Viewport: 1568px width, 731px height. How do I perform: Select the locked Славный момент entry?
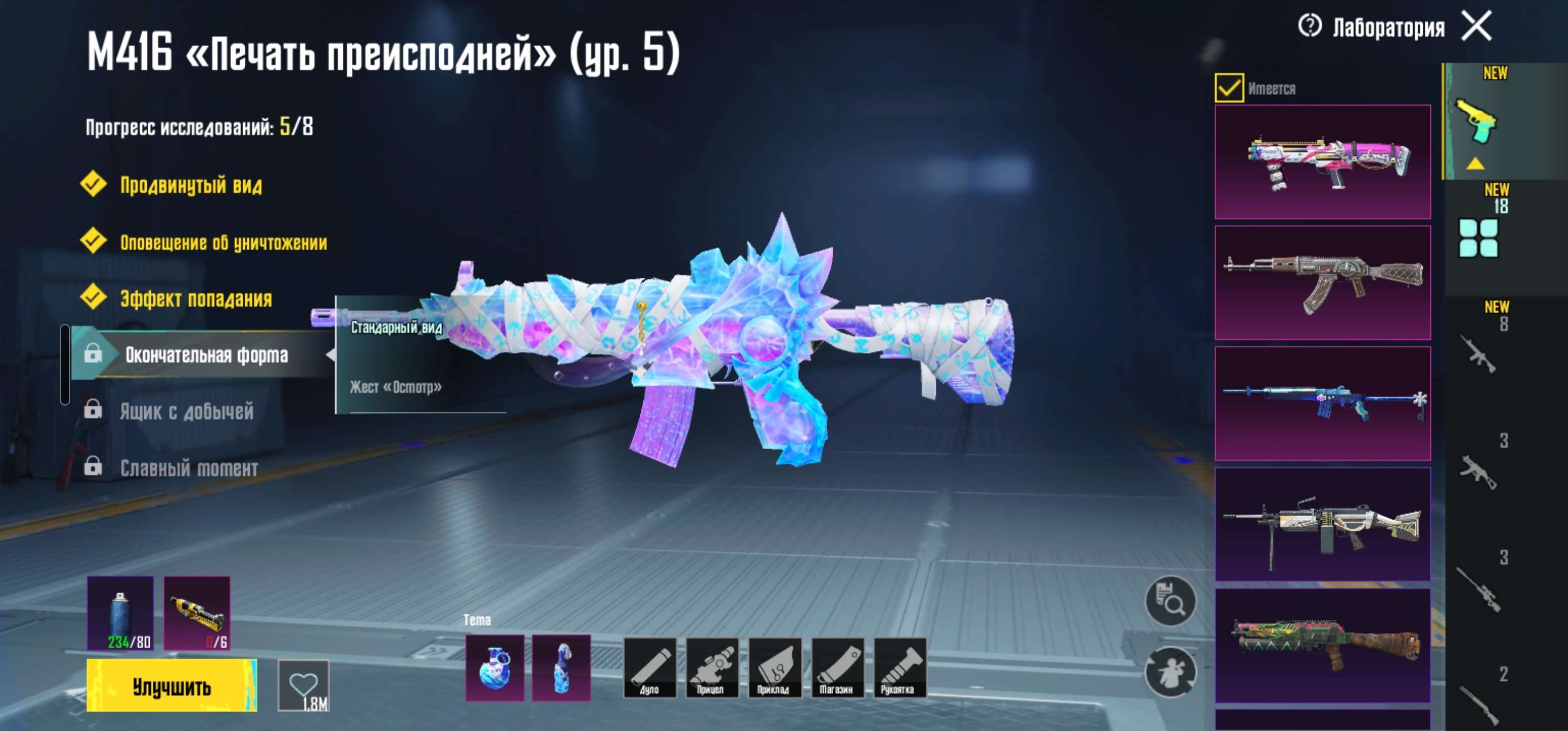pos(189,468)
